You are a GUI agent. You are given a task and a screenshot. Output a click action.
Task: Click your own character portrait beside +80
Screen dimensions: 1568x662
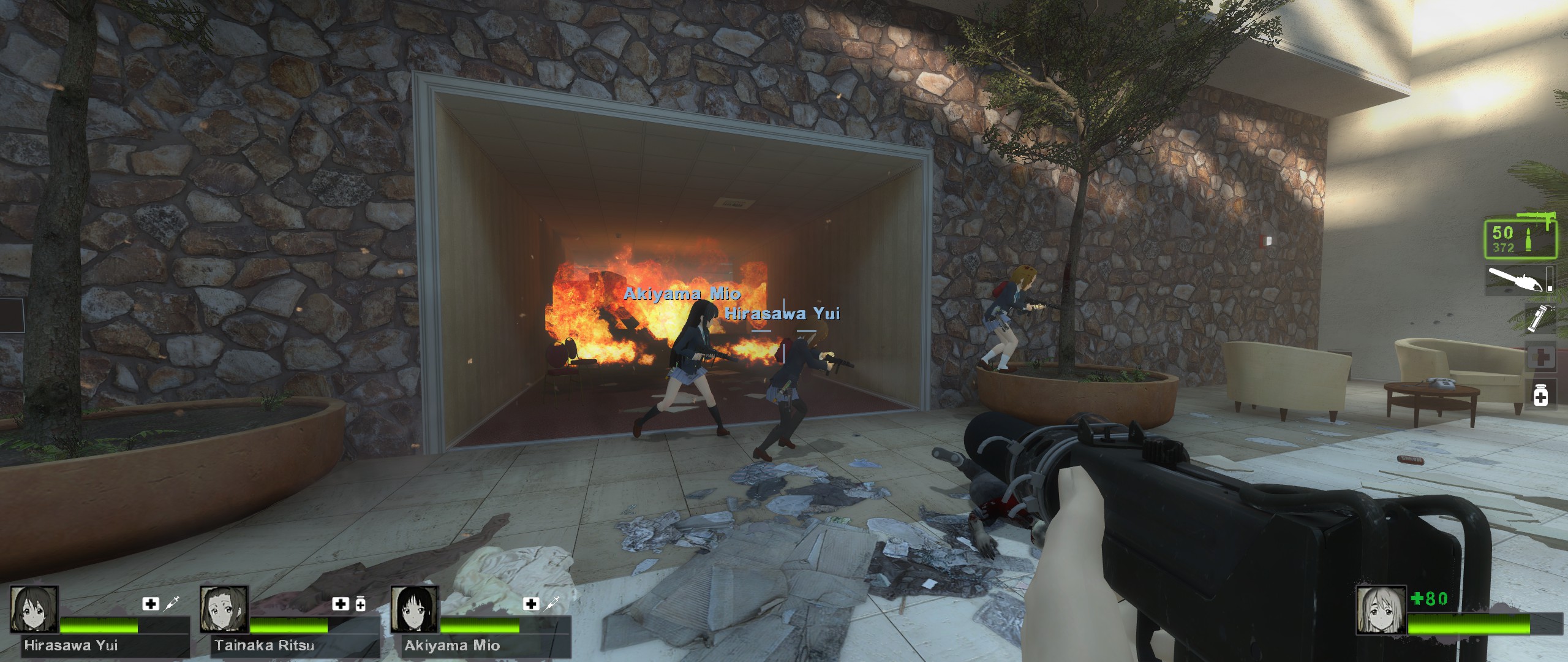tap(1379, 609)
